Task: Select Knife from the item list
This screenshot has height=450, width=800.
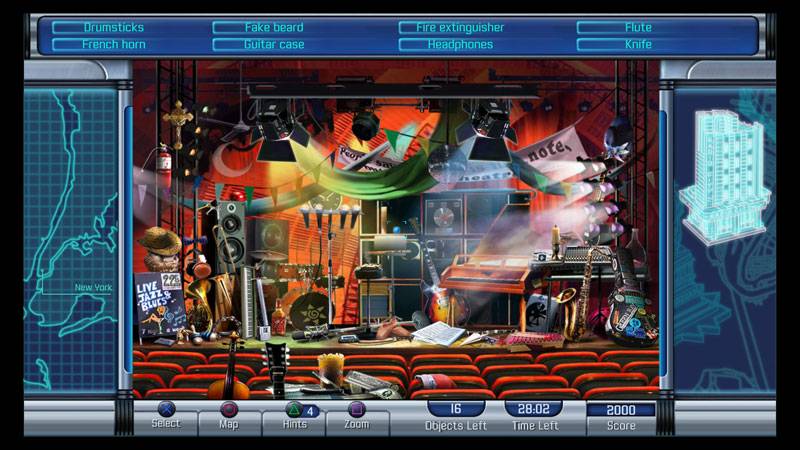Action: (638, 45)
